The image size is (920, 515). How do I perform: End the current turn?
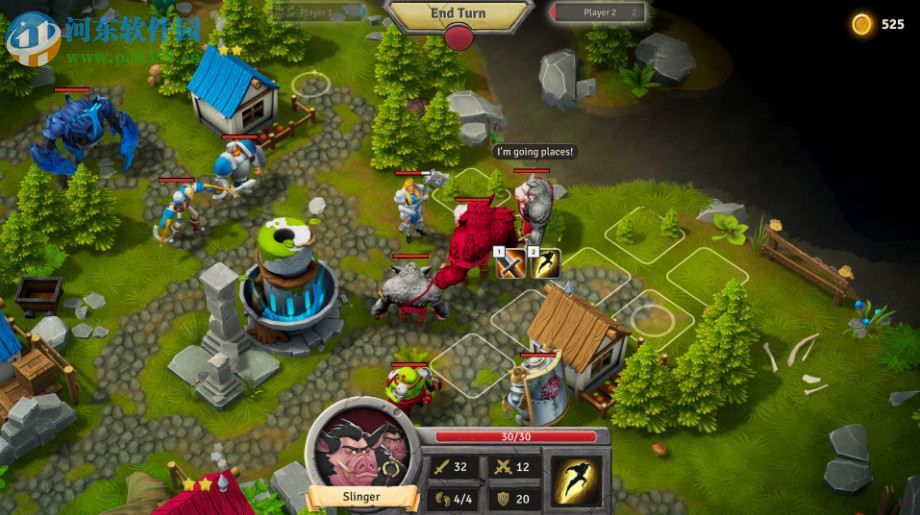(458, 14)
